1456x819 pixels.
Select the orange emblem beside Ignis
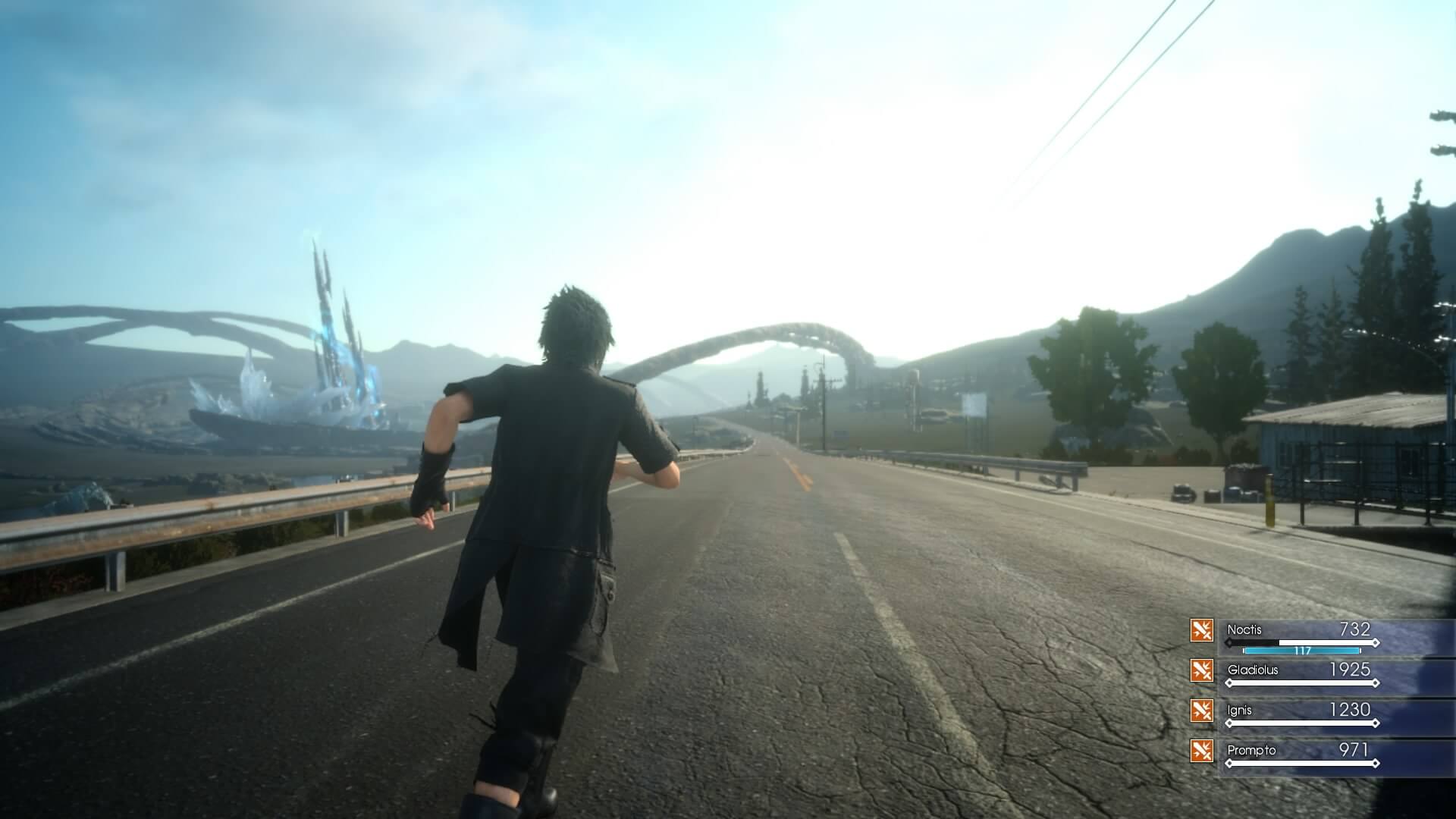click(x=1201, y=711)
